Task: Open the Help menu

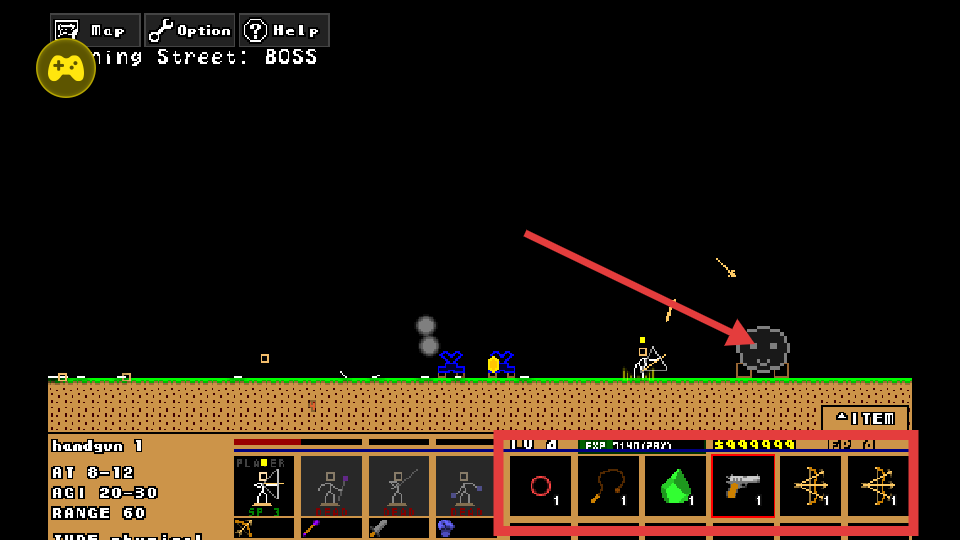Action: (284, 30)
